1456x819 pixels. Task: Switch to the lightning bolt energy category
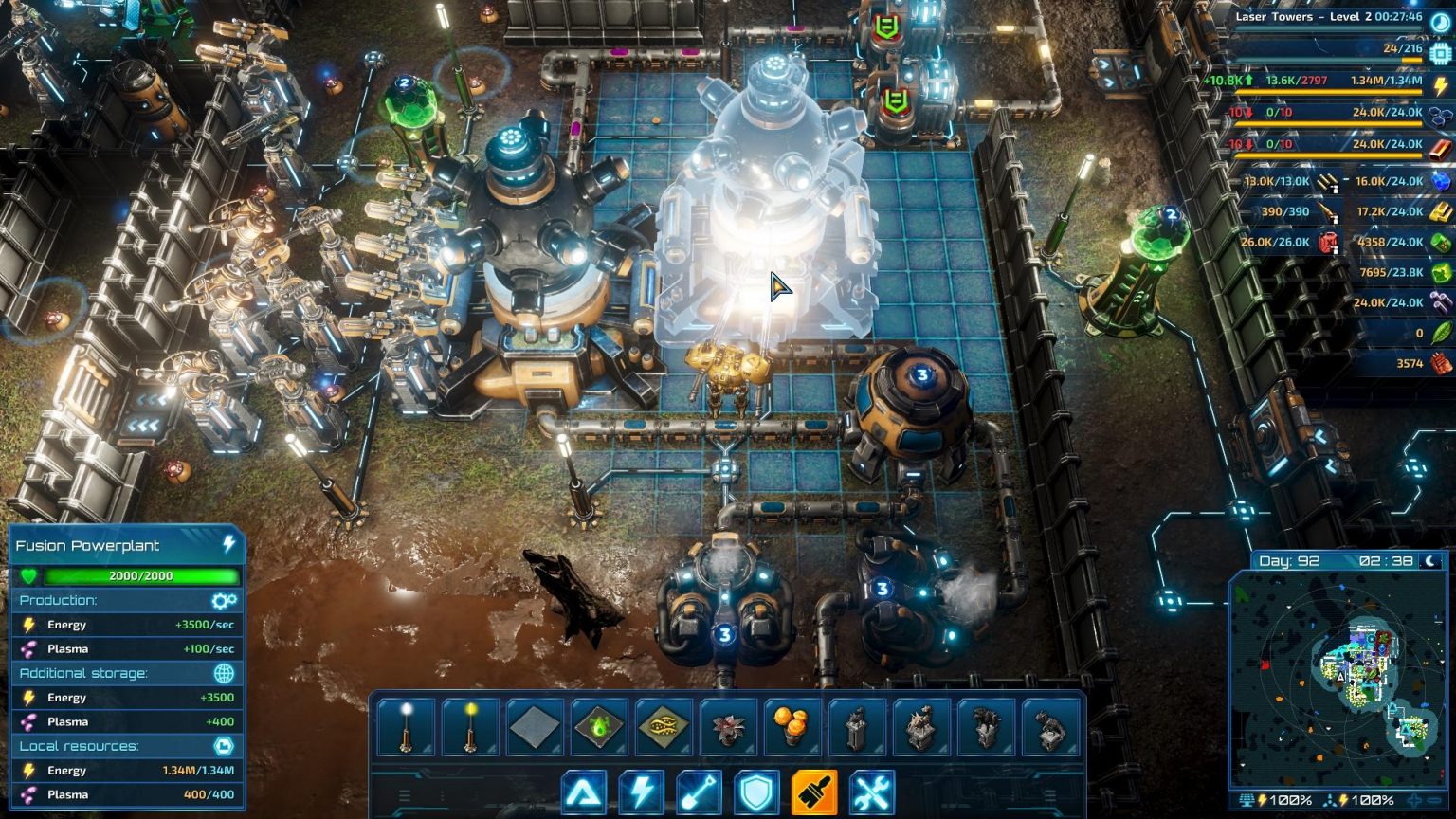click(x=642, y=793)
